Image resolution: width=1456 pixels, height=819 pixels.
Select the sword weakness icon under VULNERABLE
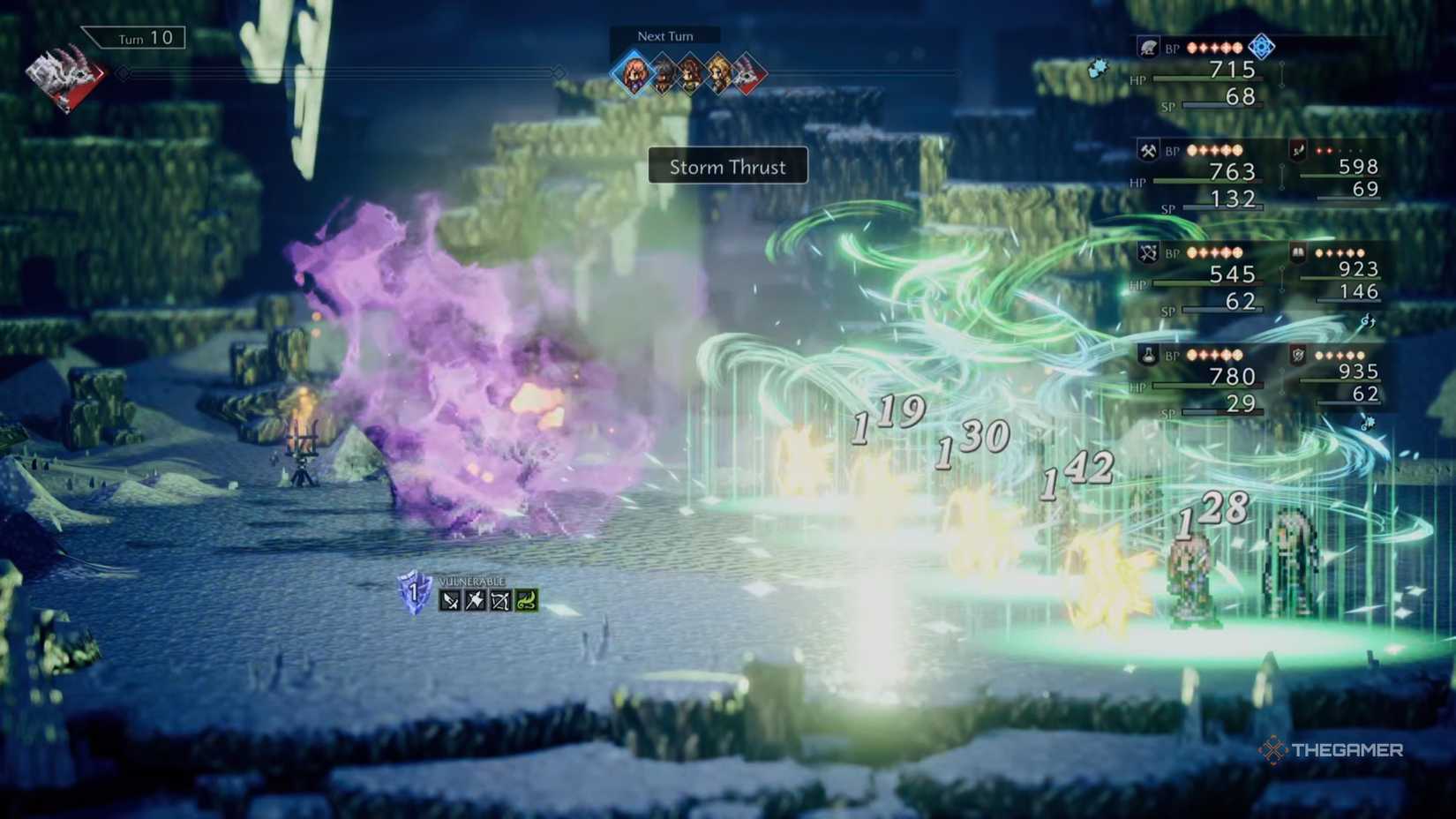click(450, 598)
